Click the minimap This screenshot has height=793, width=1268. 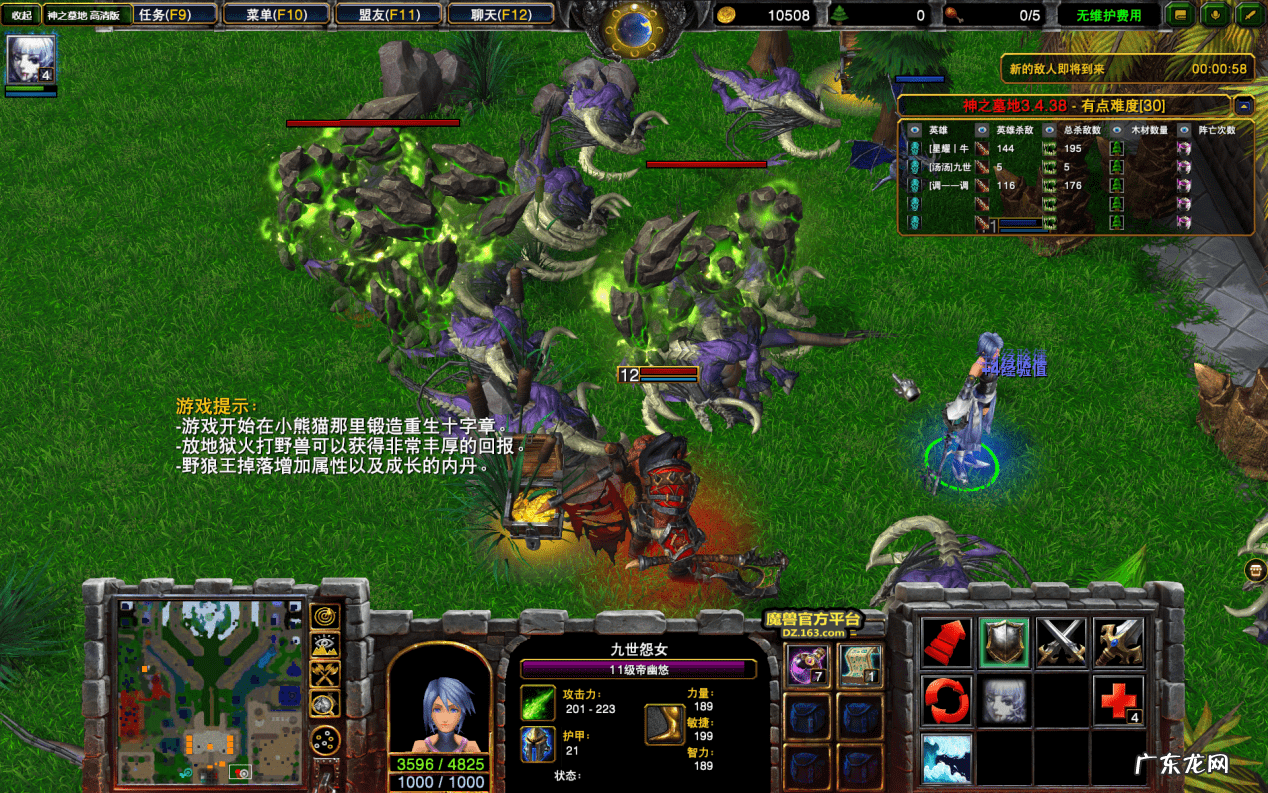coord(209,691)
